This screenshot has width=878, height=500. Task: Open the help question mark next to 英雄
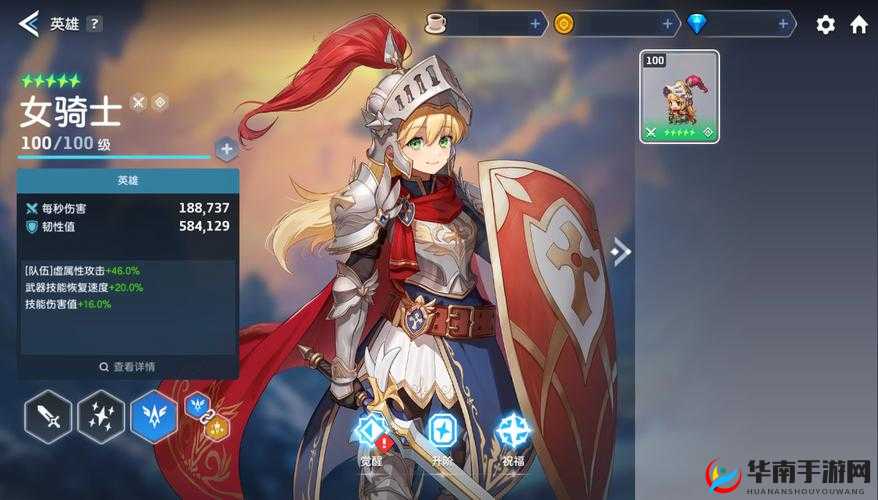point(94,24)
